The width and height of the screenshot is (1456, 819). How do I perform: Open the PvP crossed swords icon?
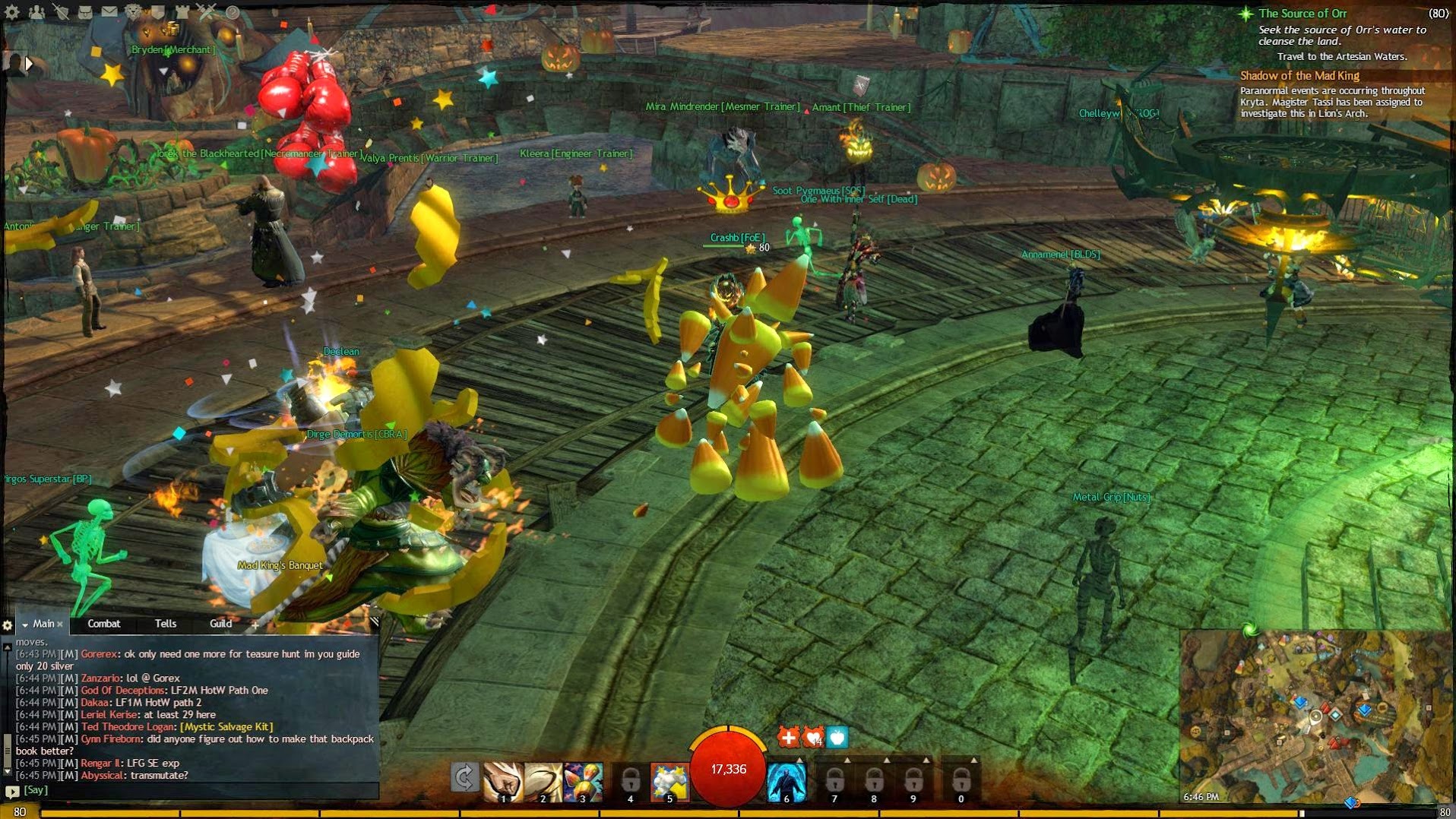click(207, 11)
